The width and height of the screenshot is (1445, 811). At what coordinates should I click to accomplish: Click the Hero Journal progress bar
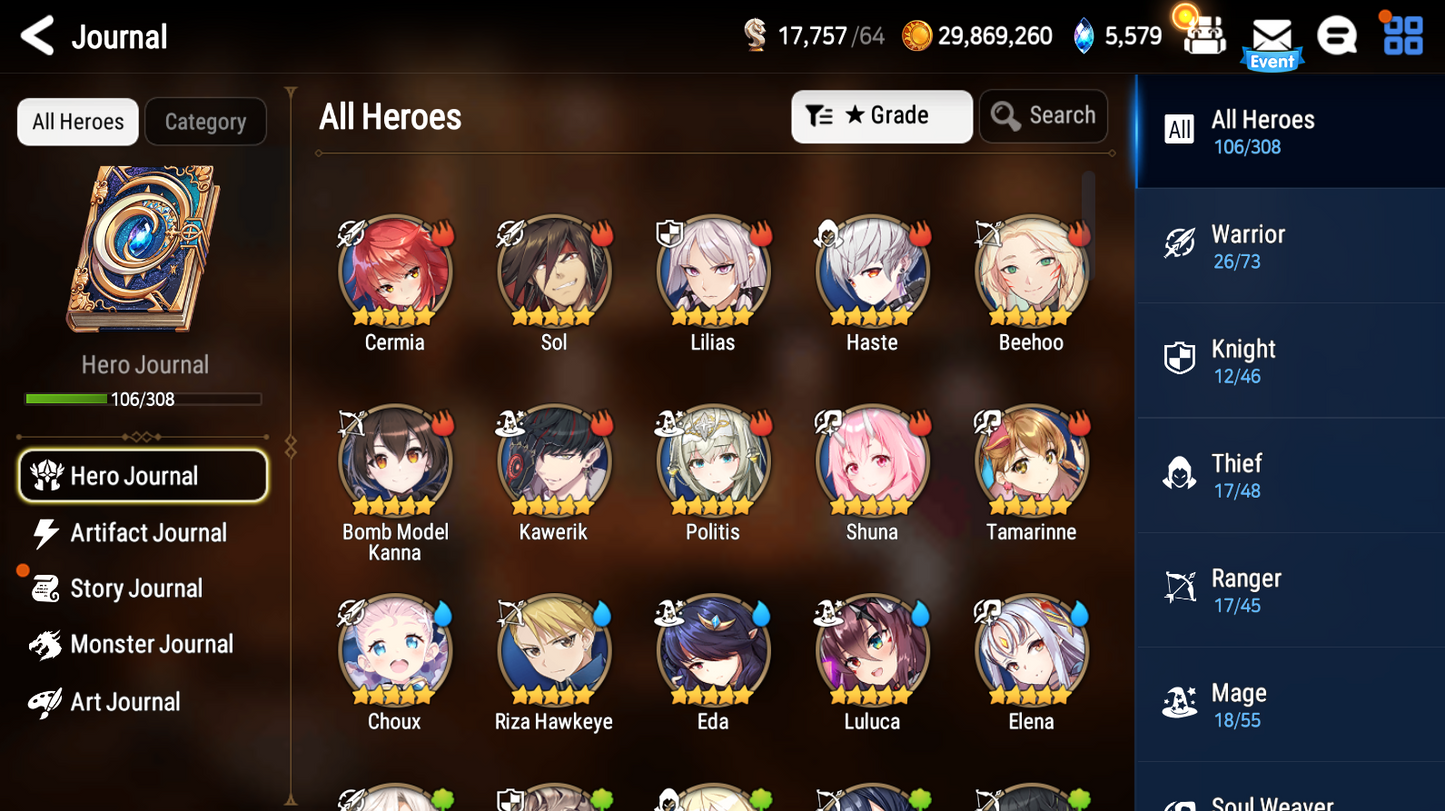click(x=145, y=398)
